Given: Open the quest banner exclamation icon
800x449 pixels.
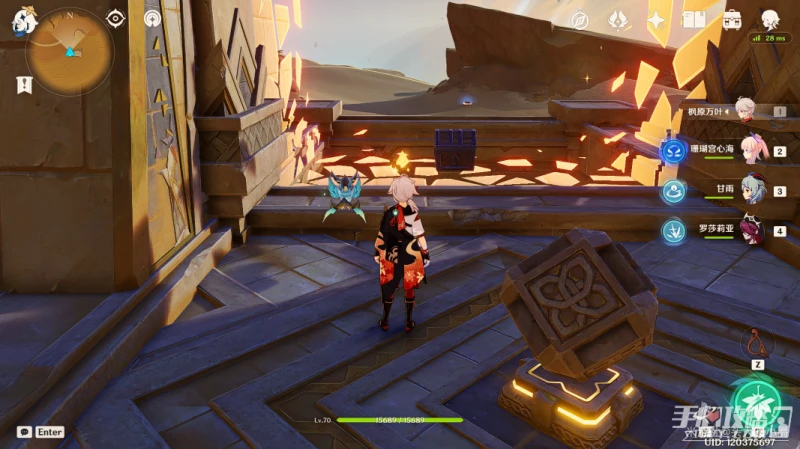Looking at the screenshot, I should tap(24, 85).
